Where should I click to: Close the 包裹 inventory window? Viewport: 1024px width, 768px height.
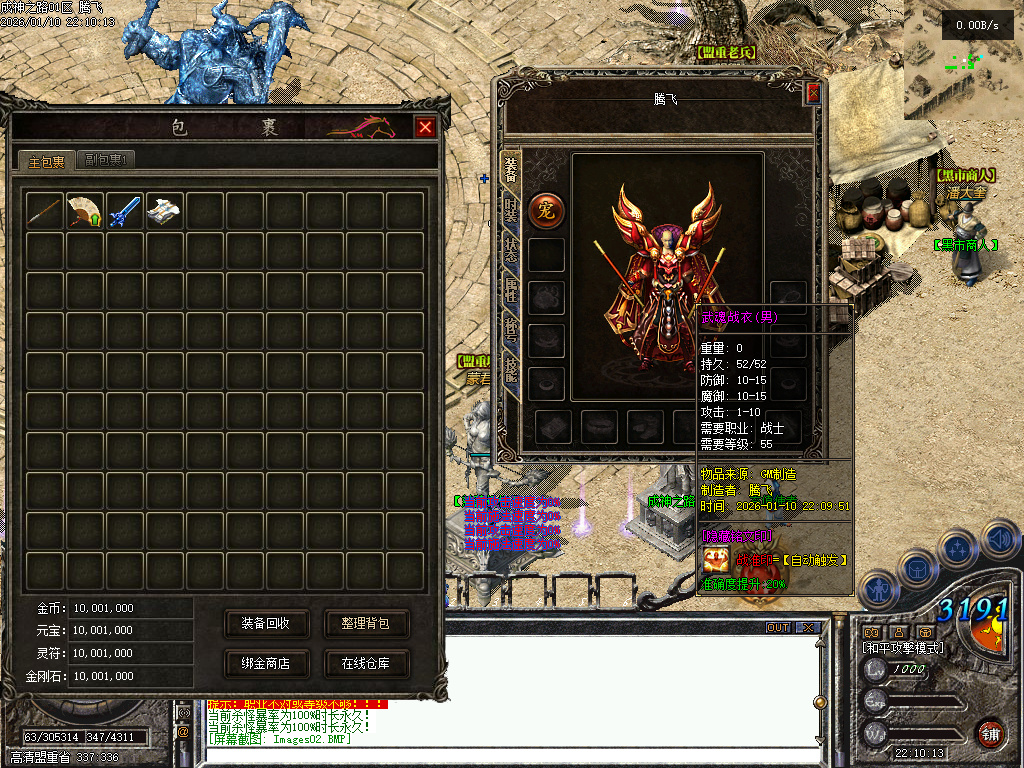425,128
